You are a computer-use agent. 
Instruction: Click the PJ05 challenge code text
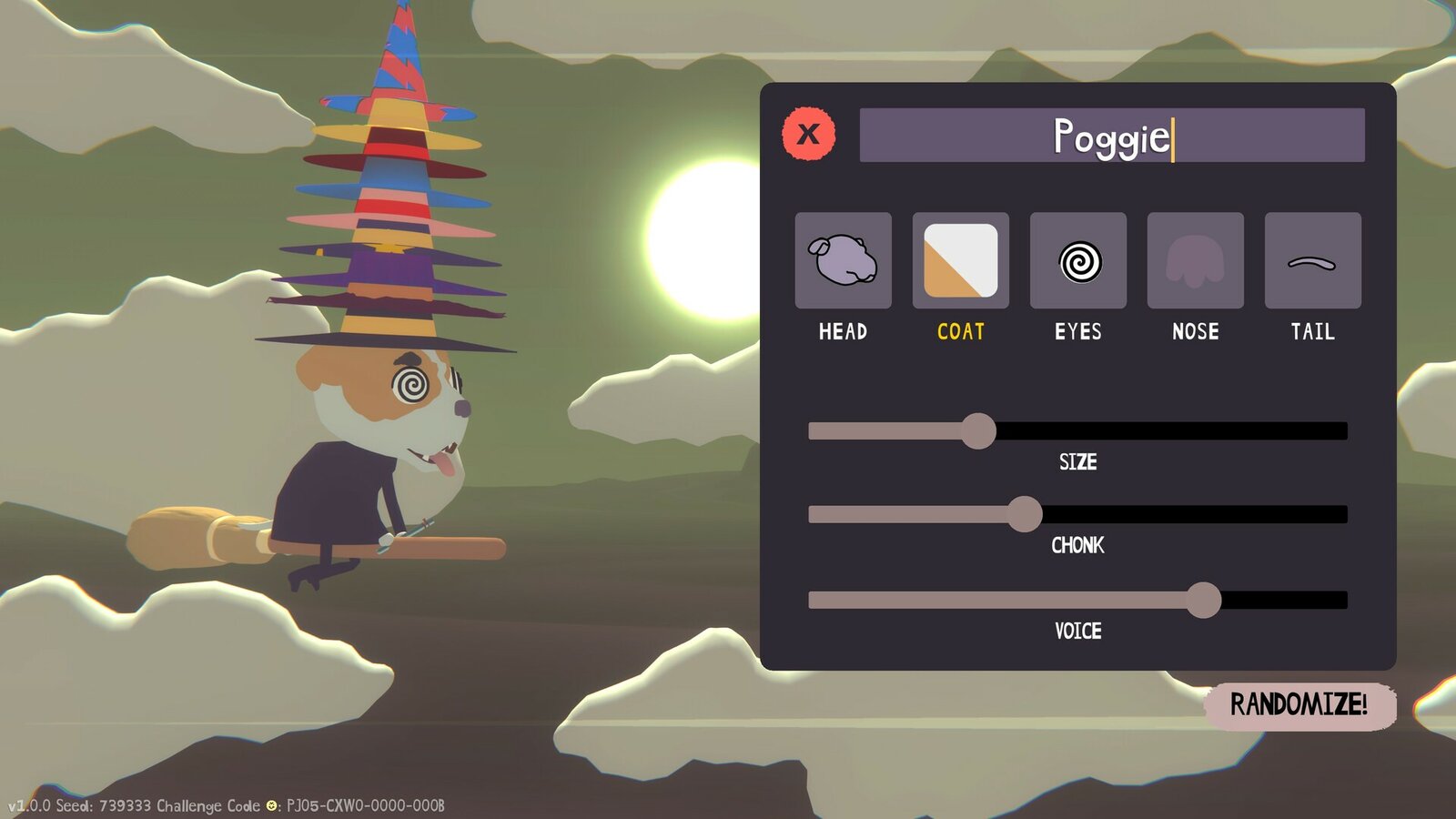pyautogui.click(x=364, y=805)
